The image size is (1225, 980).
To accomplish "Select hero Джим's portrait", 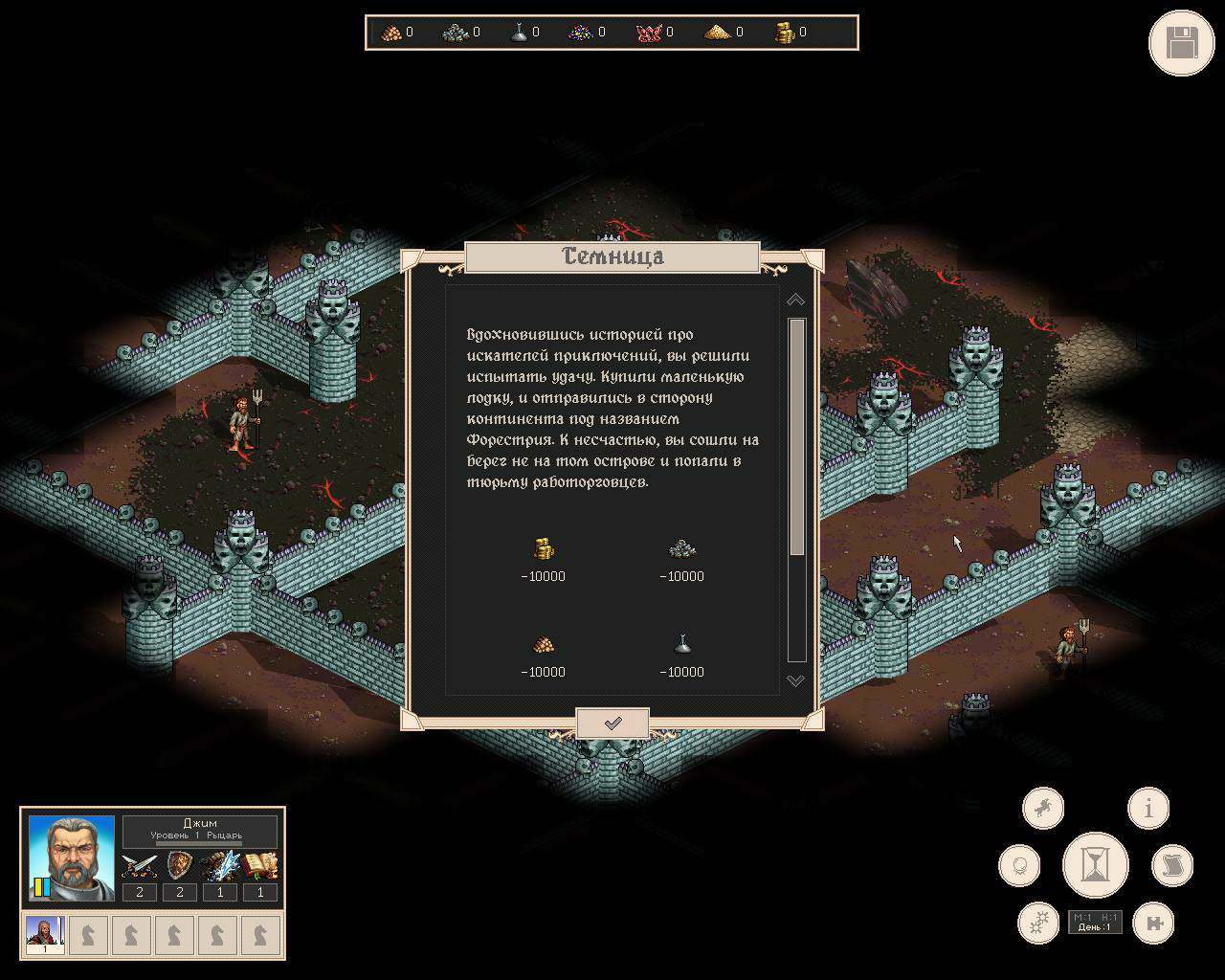I will pos(71,857).
